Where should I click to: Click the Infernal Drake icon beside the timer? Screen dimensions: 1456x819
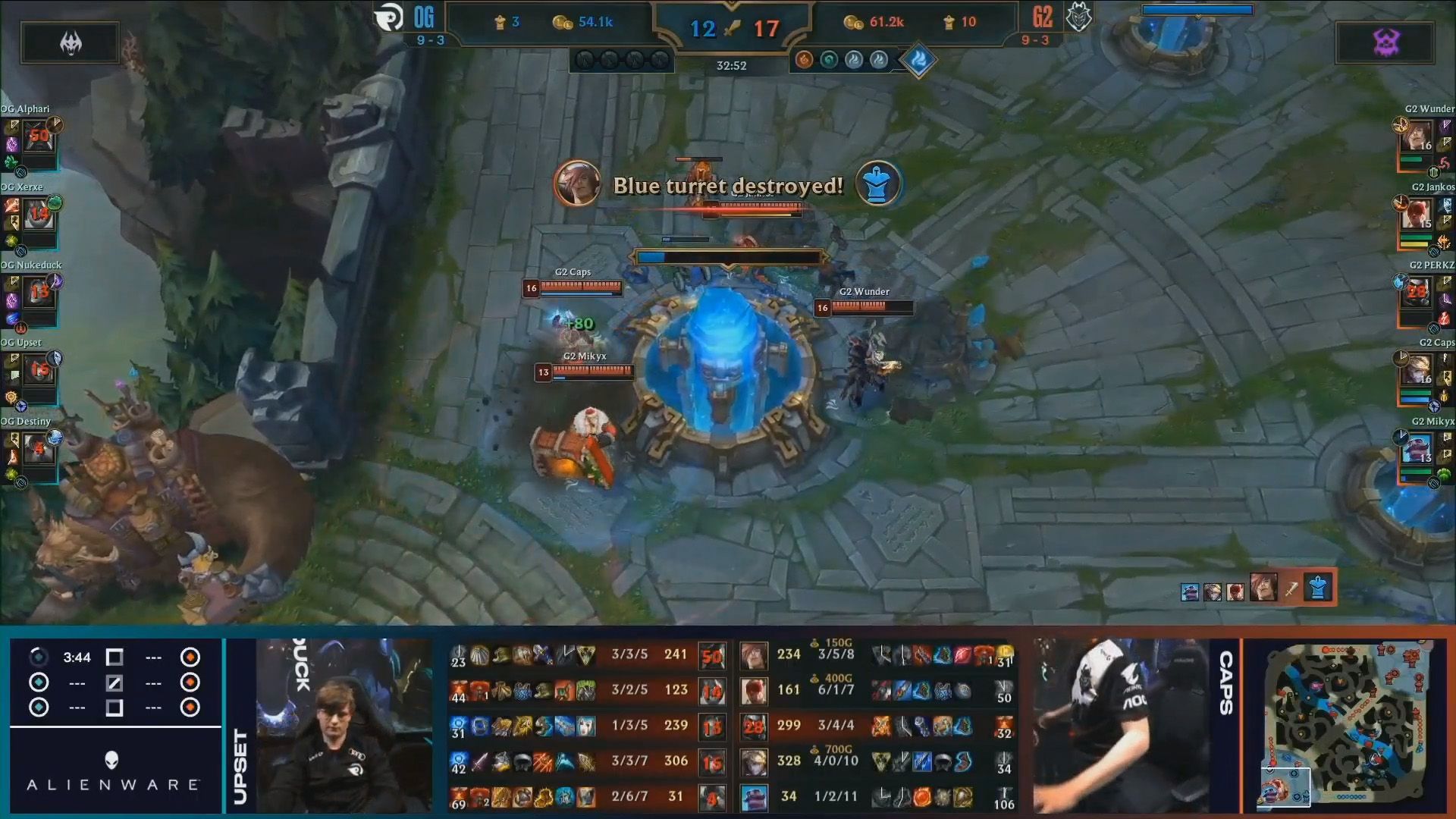(804, 61)
